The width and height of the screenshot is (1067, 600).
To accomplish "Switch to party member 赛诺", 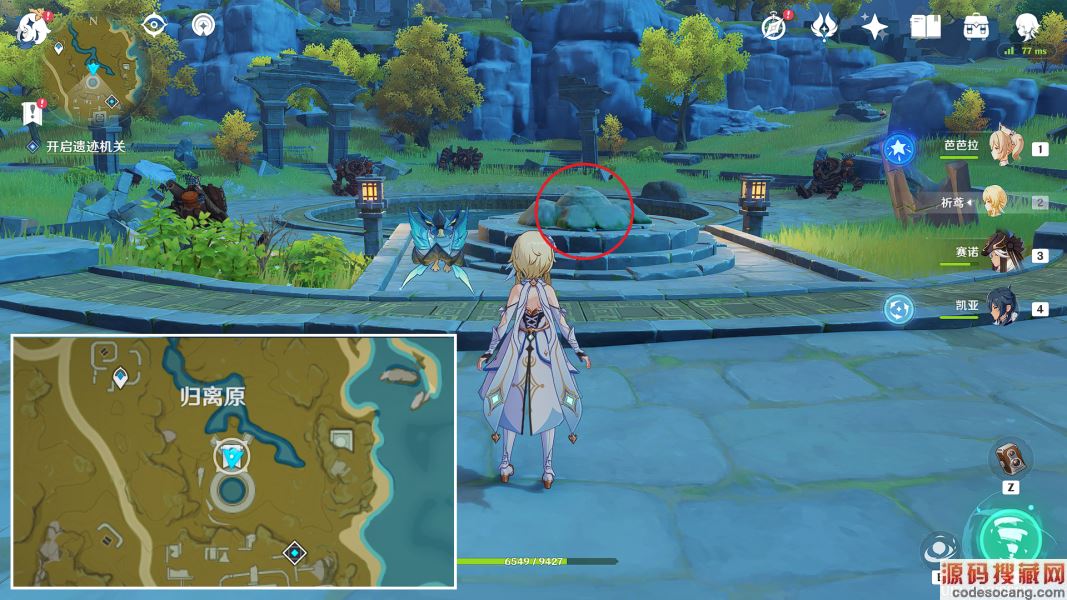I will pos(998,252).
